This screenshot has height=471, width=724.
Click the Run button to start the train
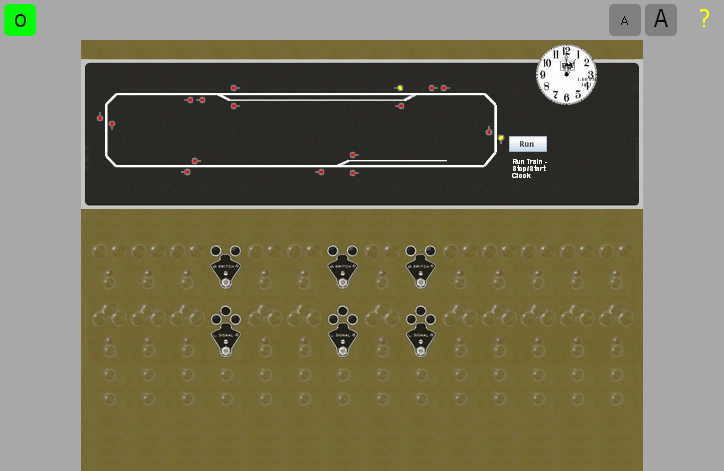tap(527, 144)
